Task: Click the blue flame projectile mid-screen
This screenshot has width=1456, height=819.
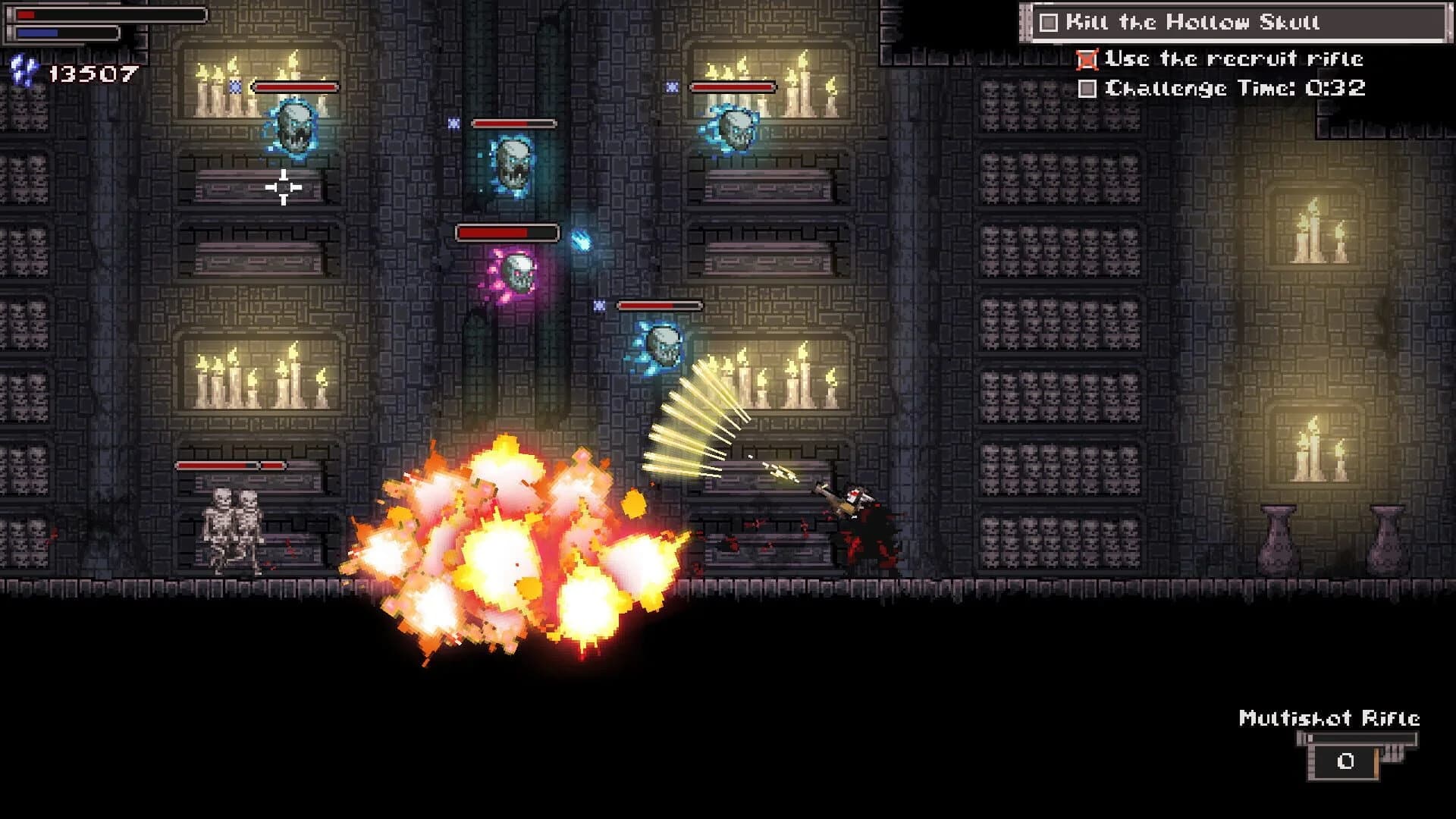Action: tap(580, 239)
